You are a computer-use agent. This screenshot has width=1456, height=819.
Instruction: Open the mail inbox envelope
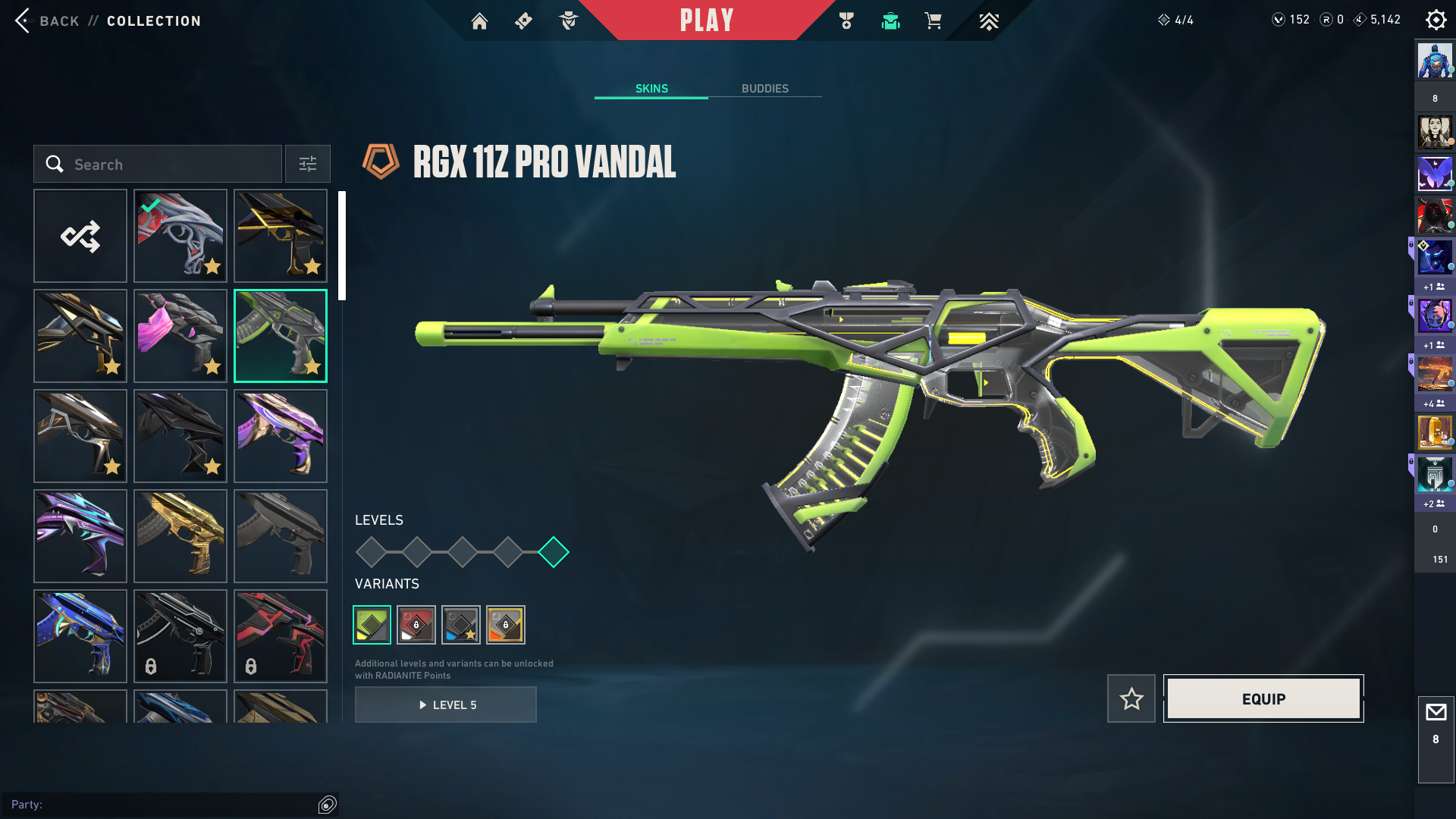1436,713
